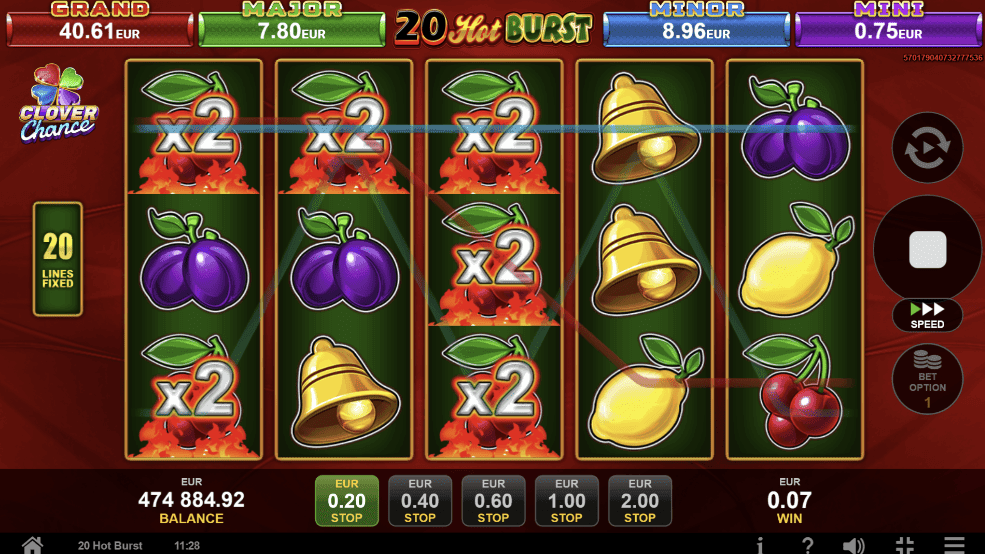Toggle the autoplay circular arrows button

927,148
